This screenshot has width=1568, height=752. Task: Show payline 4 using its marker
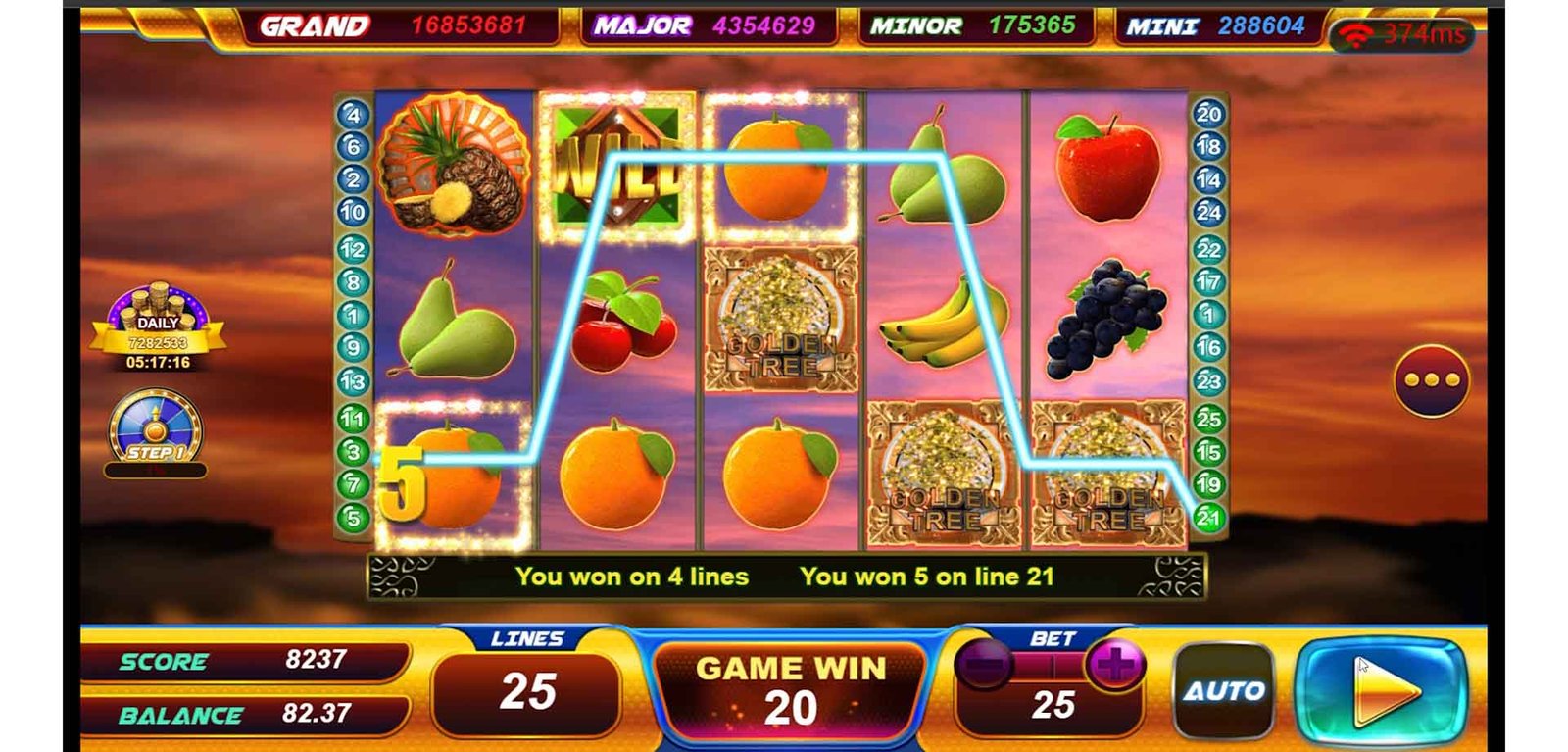tap(354, 114)
